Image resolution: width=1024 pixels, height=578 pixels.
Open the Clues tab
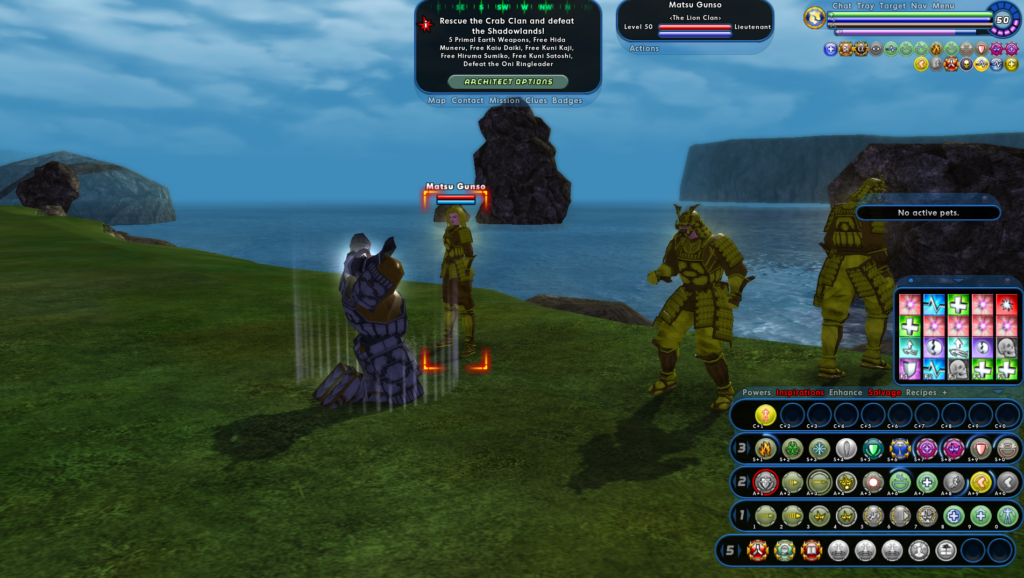[536, 101]
